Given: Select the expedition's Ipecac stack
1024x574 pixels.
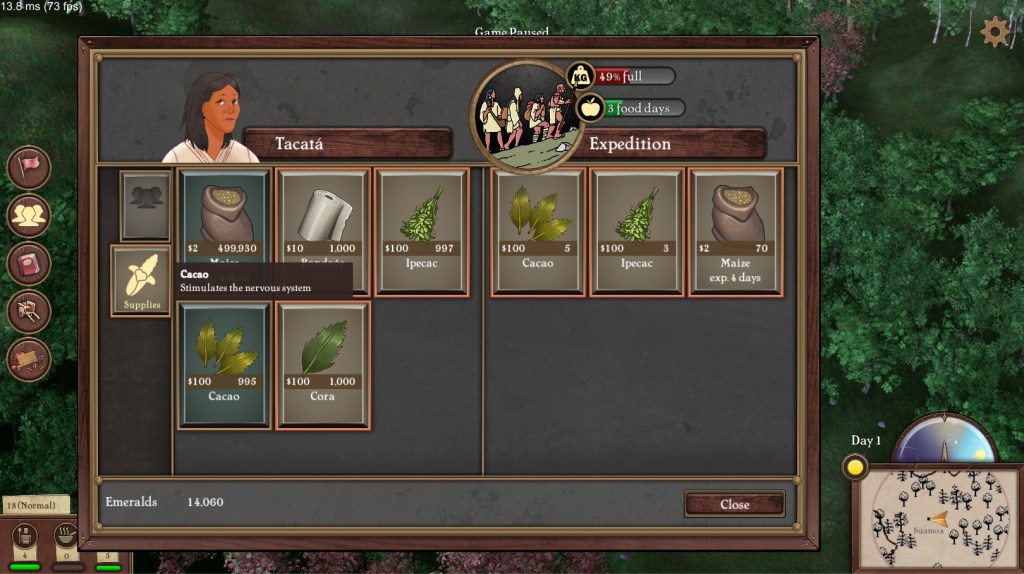Looking at the screenshot, I should tap(637, 231).
